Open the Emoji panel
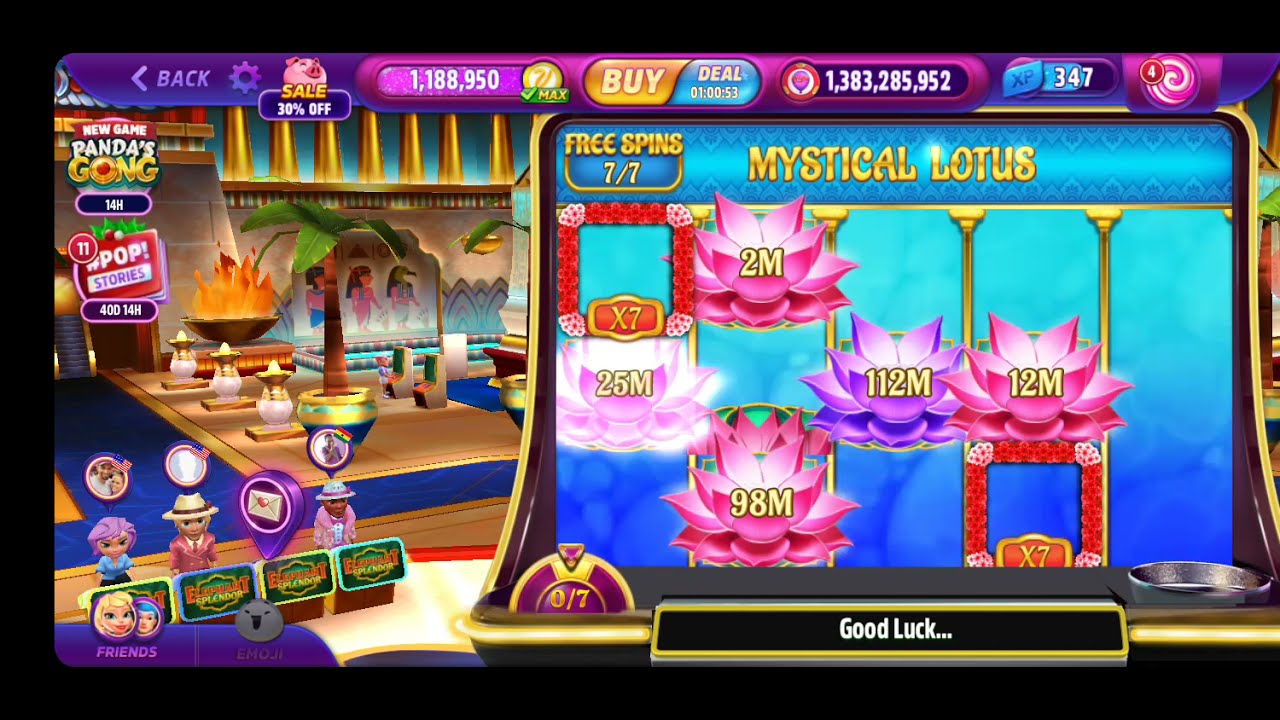 pos(259,632)
